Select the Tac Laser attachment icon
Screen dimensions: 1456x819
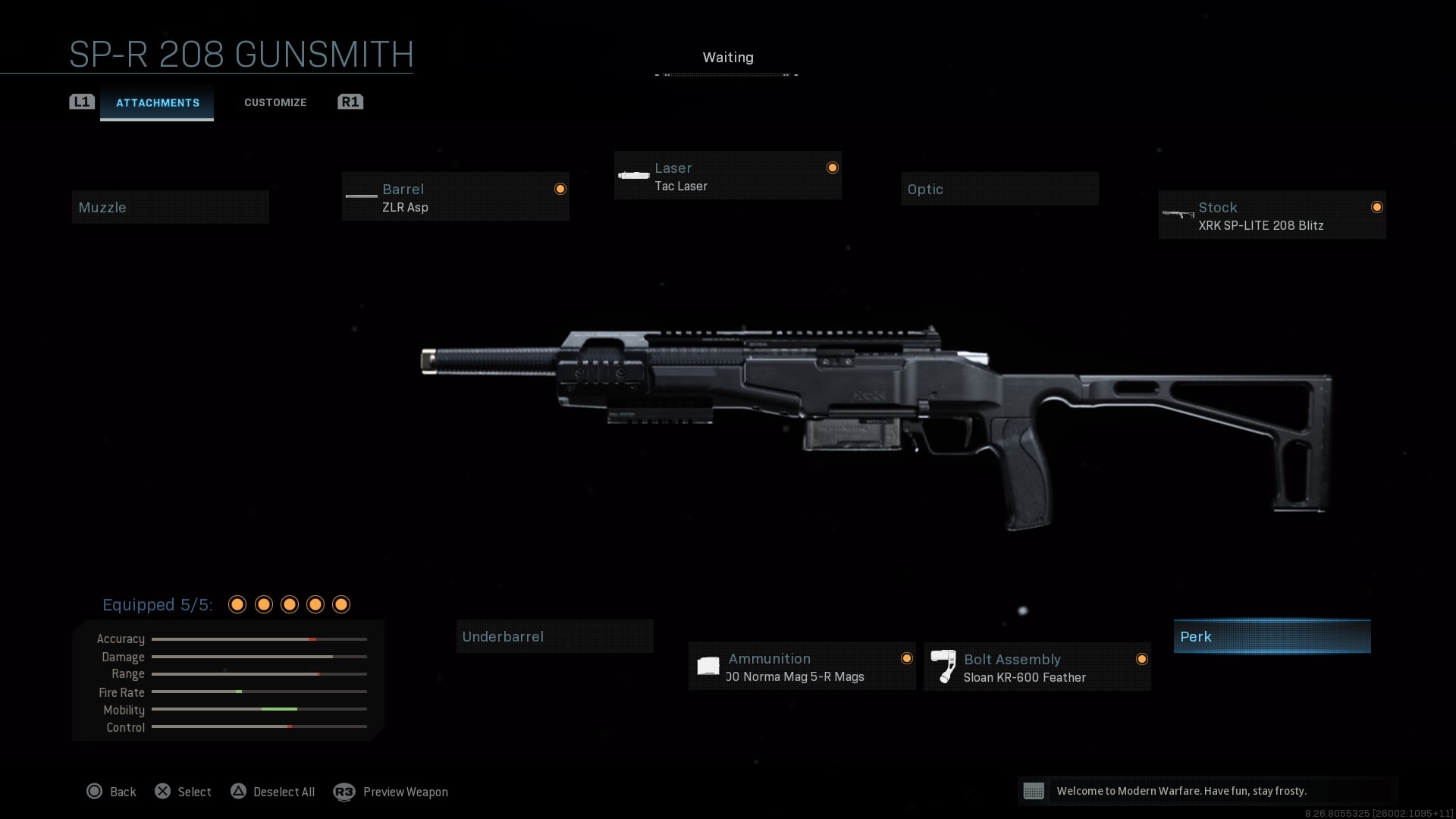click(x=632, y=174)
